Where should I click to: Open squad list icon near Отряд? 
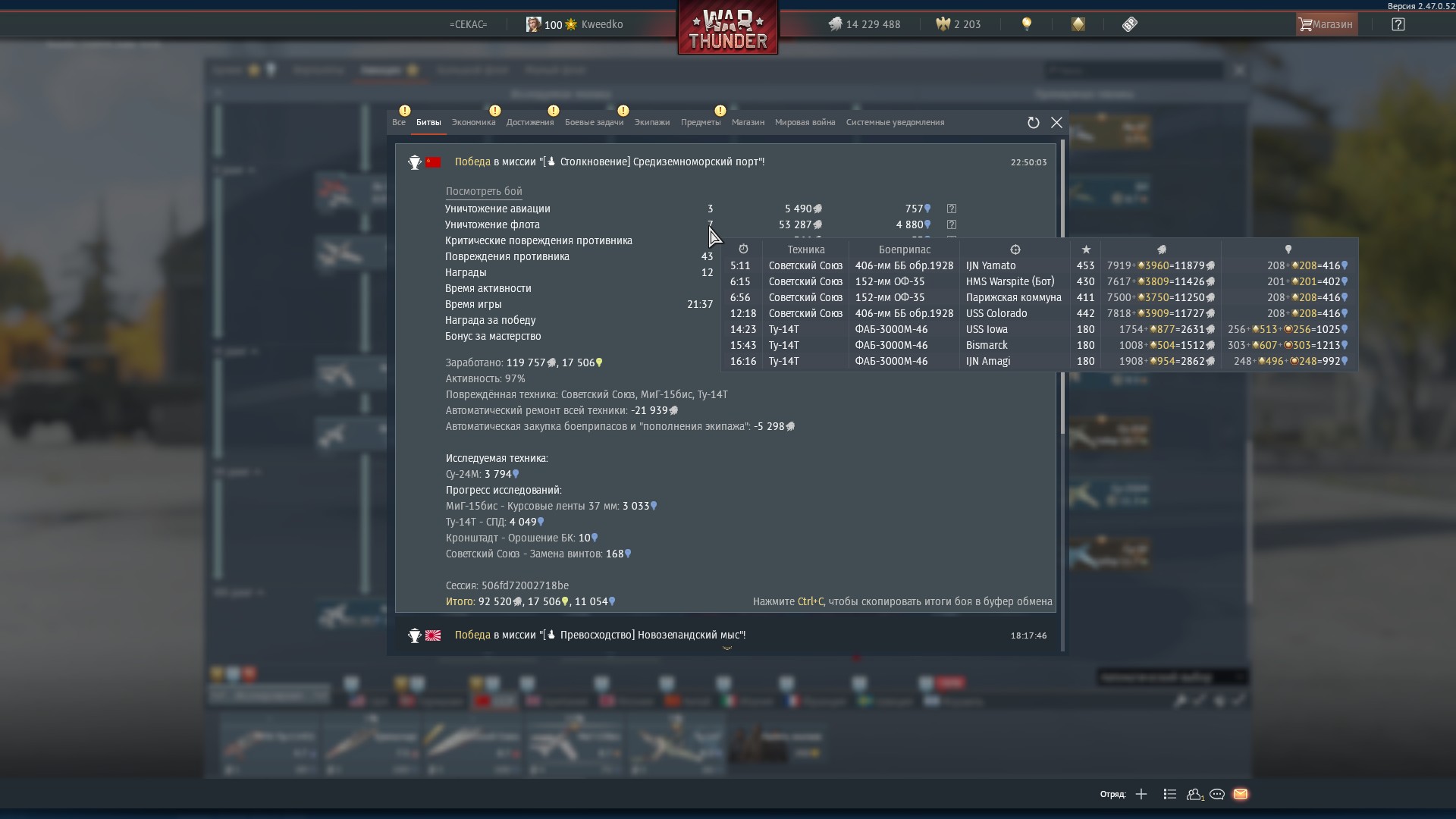(x=1169, y=794)
